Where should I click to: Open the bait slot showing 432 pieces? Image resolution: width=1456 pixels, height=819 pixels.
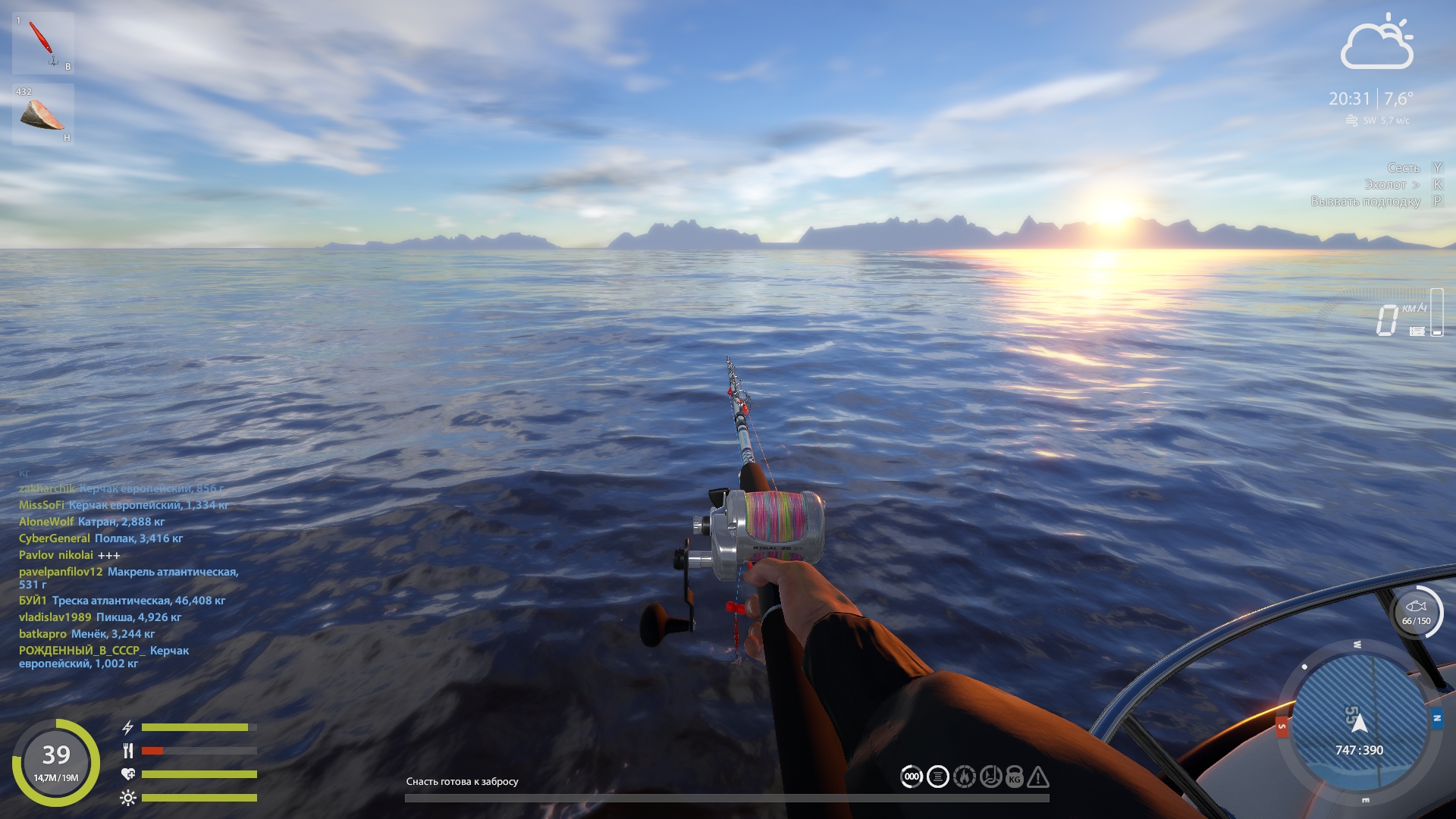coord(42,114)
